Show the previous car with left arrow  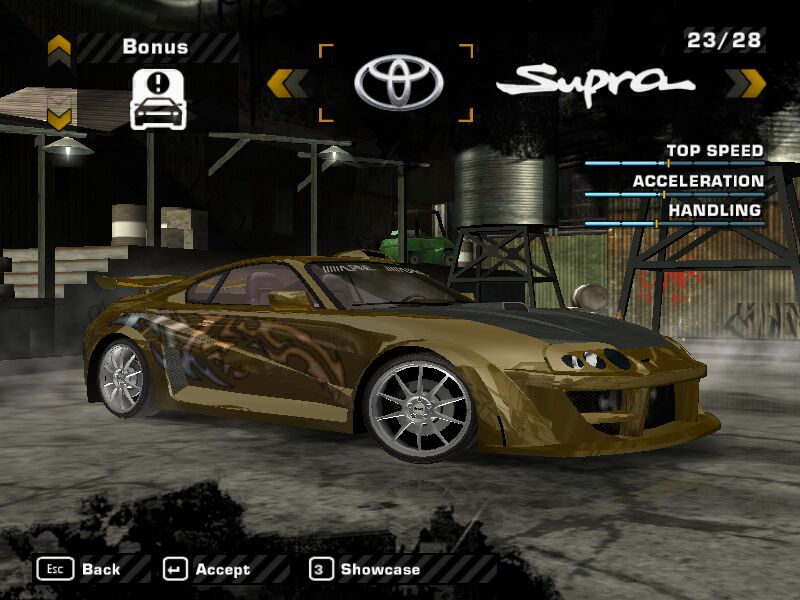coord(287,83)
